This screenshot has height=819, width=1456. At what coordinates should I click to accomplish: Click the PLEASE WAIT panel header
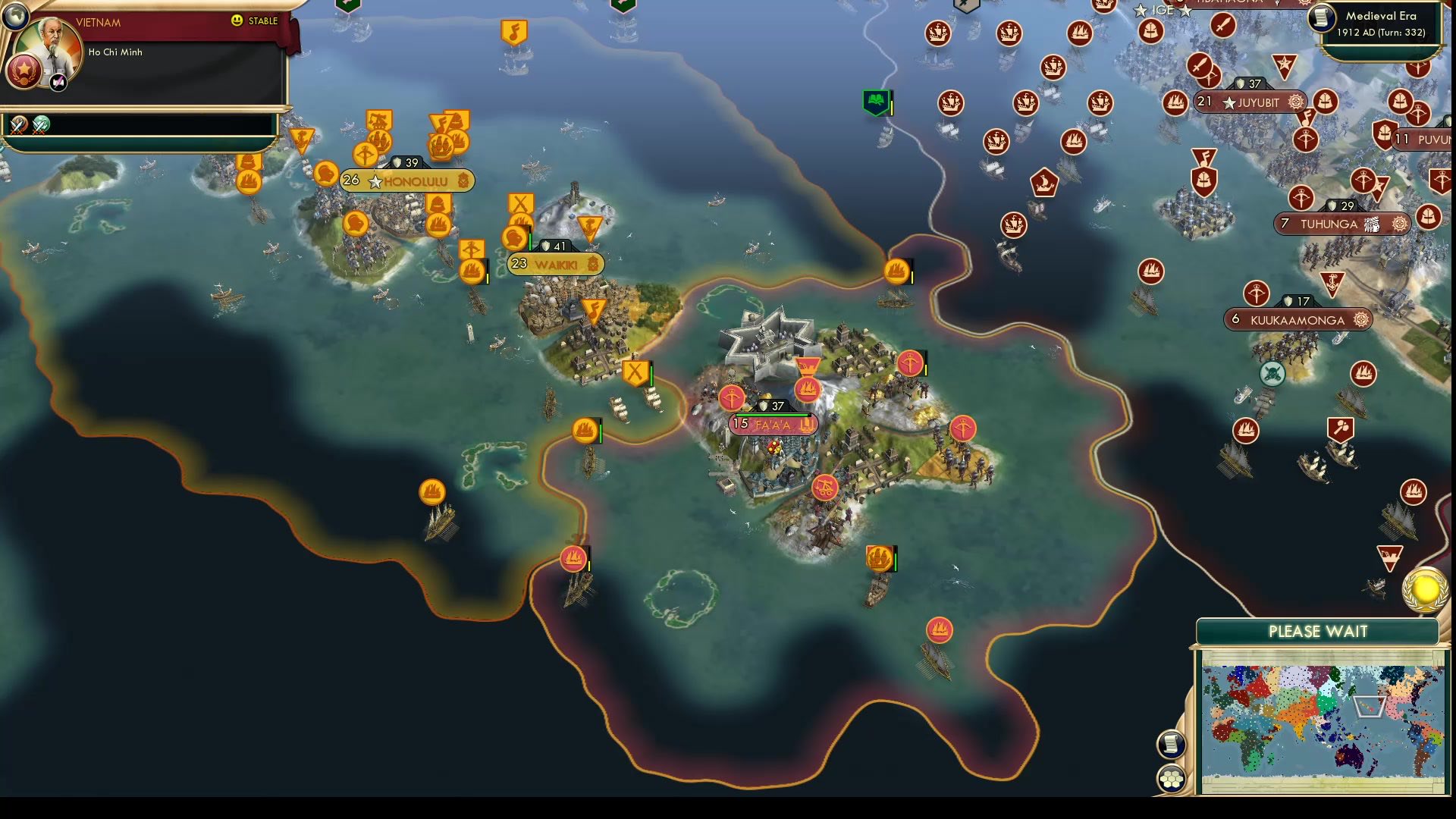(x=1317, y=630)
